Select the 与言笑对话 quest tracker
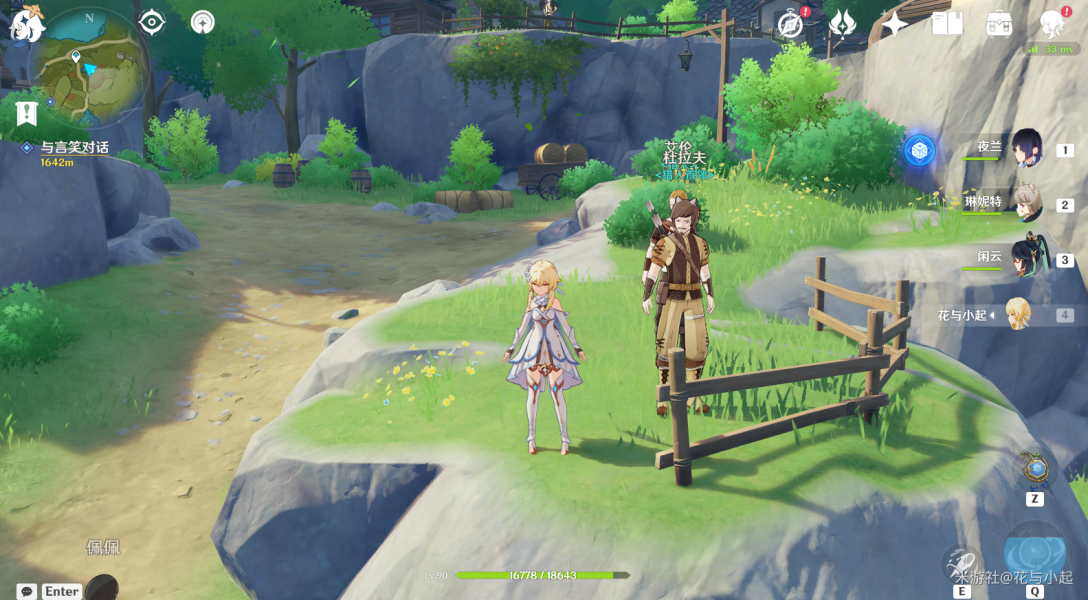The width and height of the screenshot is (1088, 600). click(74, 148)
